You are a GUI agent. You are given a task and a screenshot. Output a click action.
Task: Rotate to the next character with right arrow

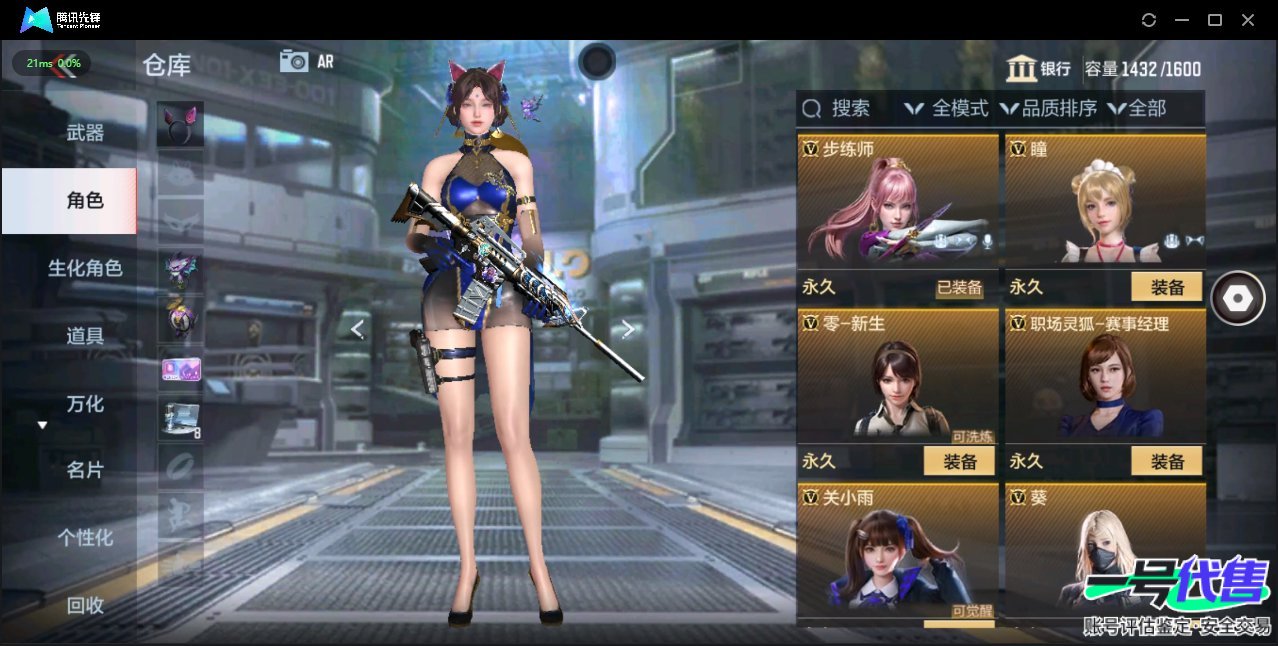pyautogui.click(x=627, y=329)
